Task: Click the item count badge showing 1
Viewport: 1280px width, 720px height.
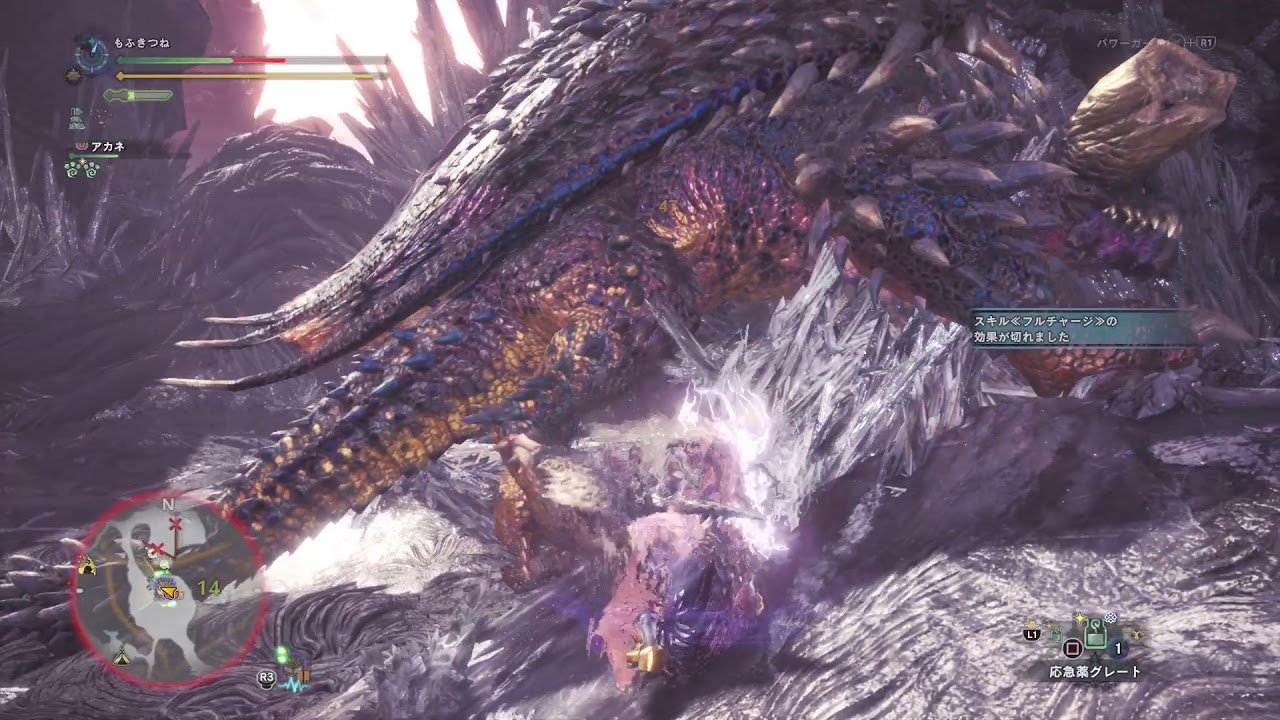Action: pos(1118,649)
